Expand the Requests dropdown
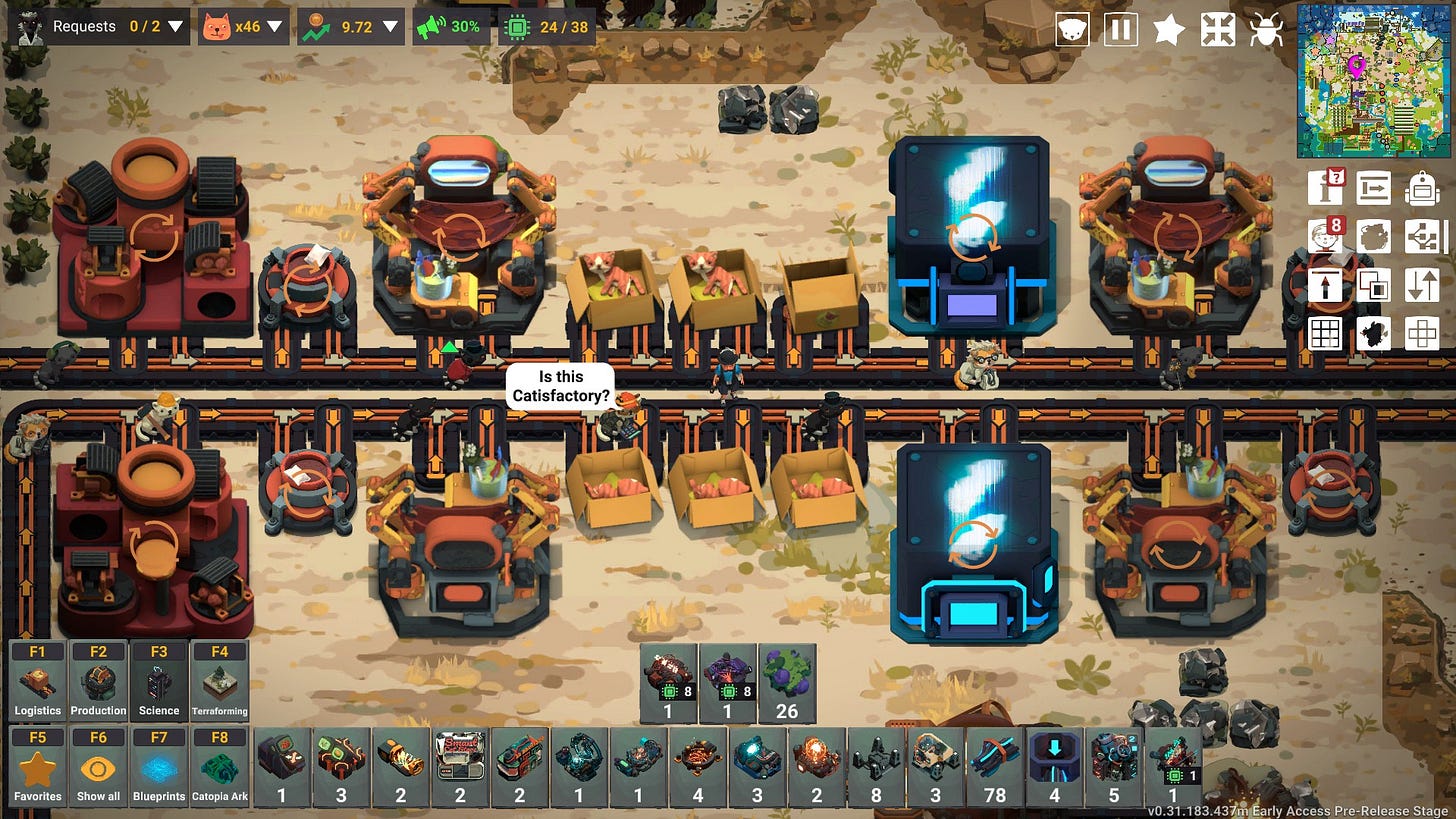The height and width of the screenshot is (819, 1456). point(176,27)
